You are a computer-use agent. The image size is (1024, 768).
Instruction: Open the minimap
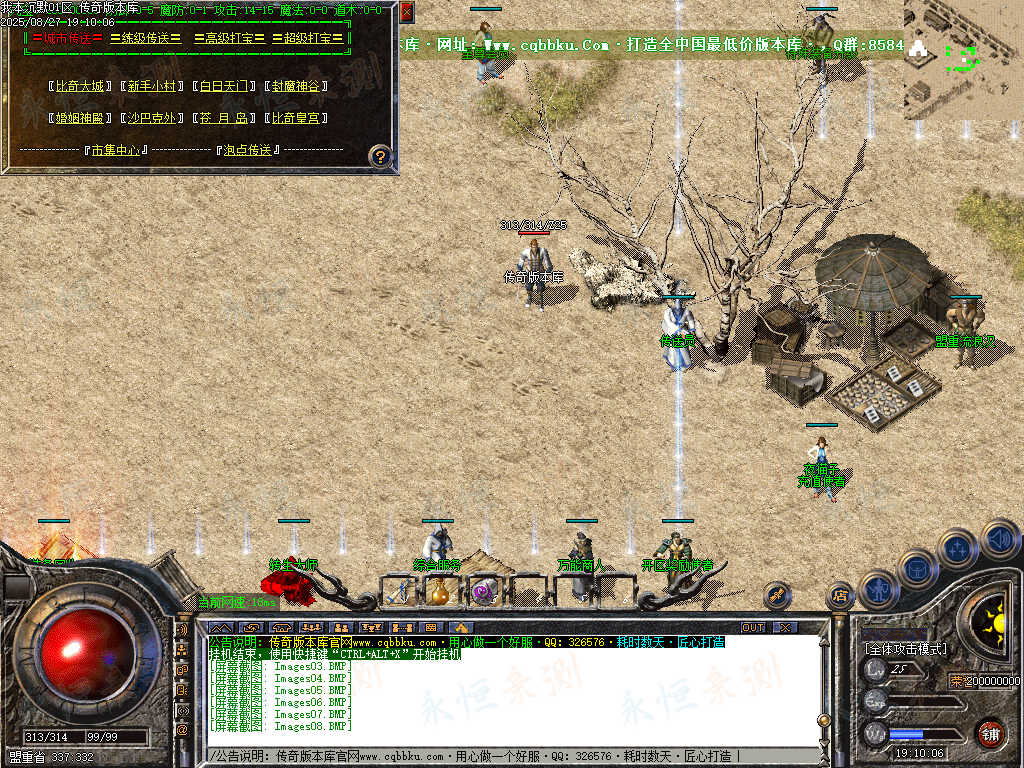click(961, 58)
